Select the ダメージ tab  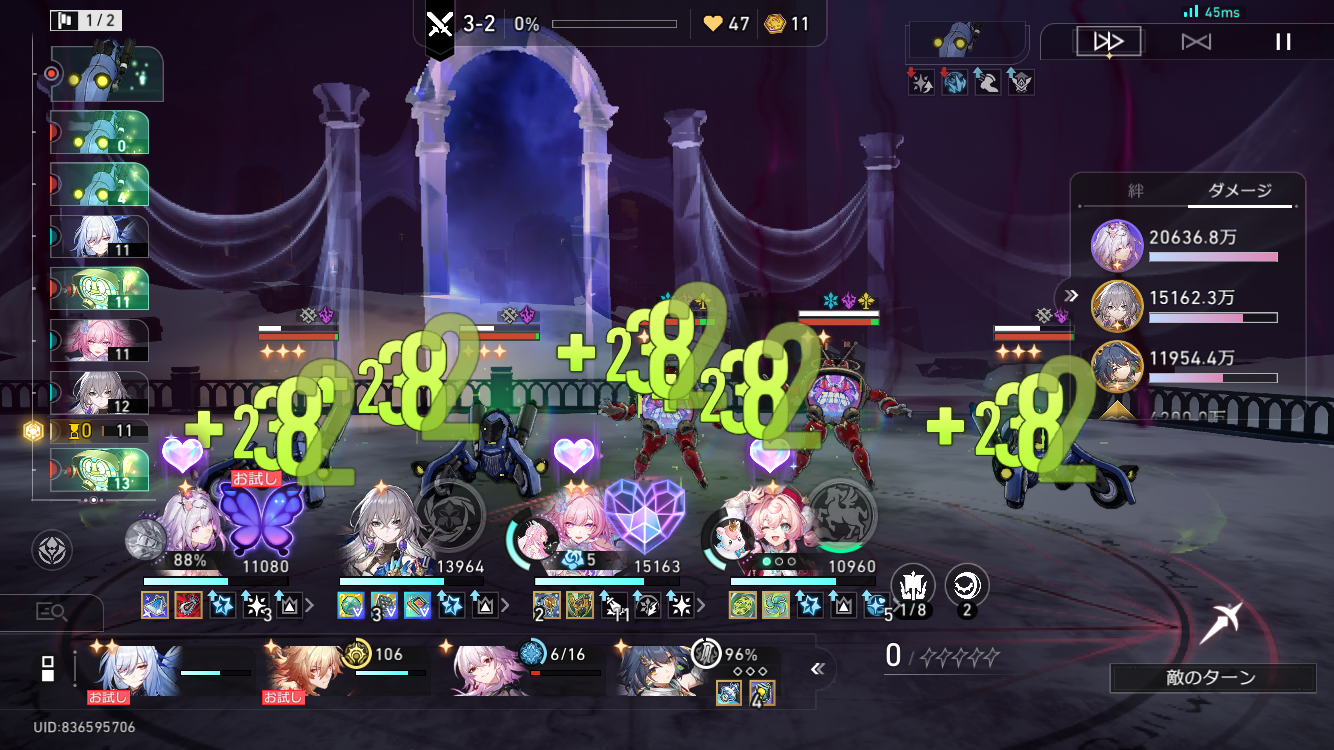pos(1240,190)
